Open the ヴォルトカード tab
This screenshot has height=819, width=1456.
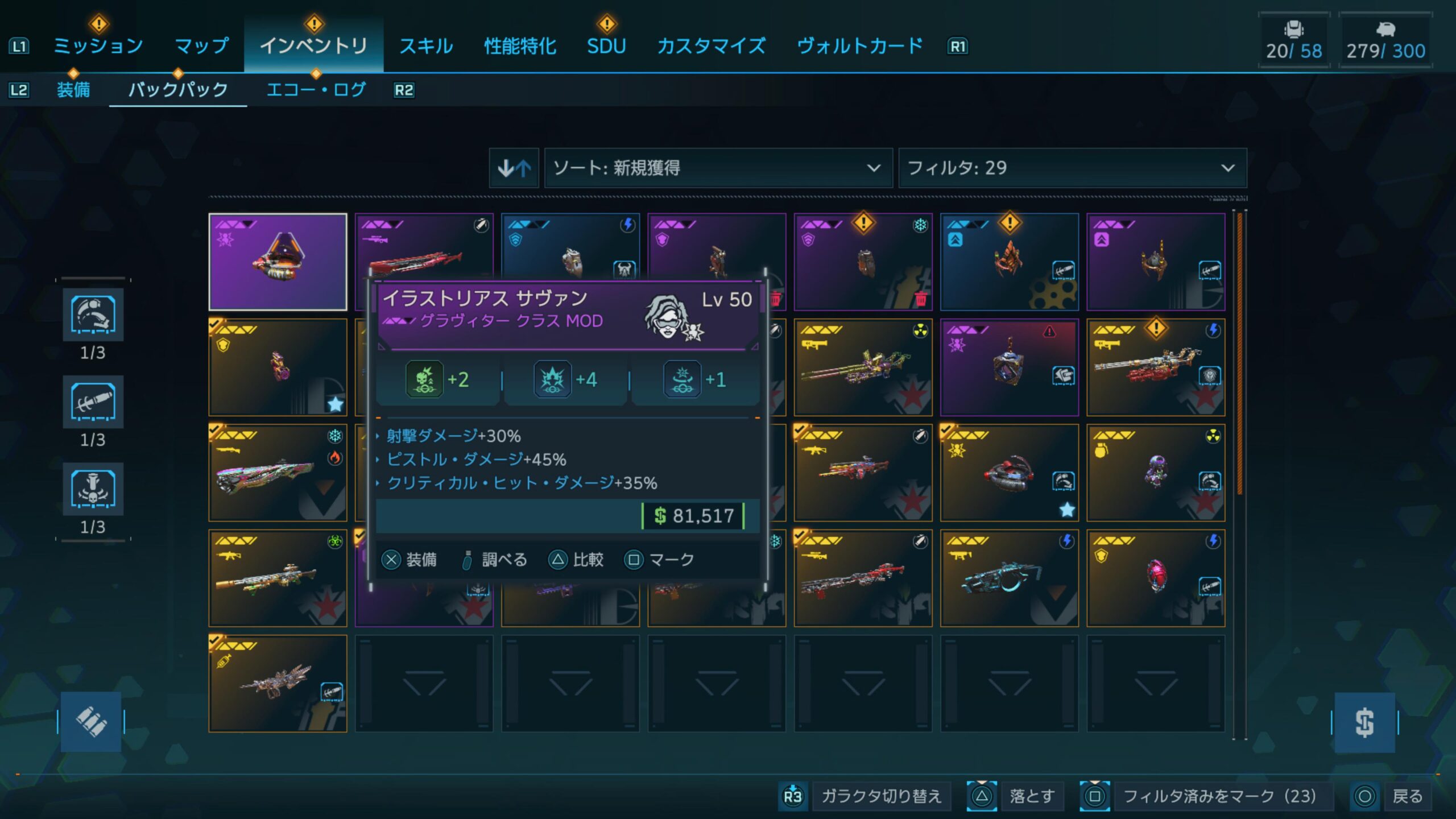(859, 45)
